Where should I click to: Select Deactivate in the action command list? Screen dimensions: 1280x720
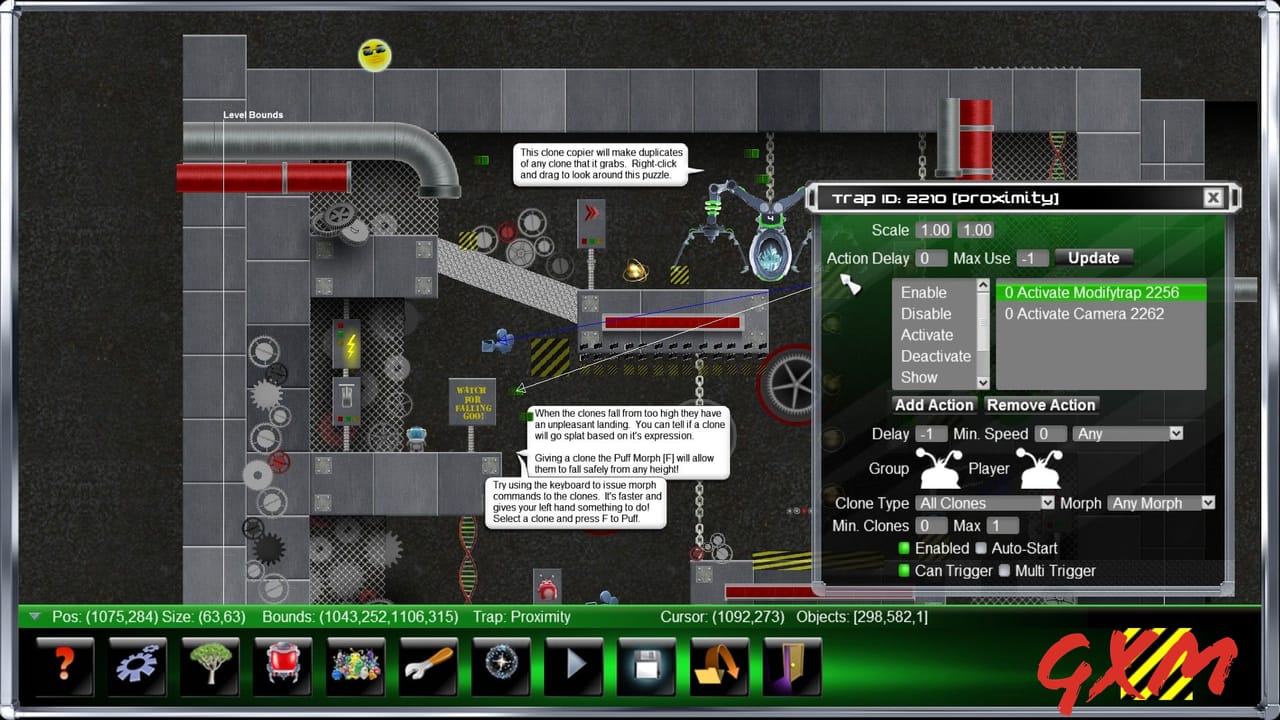(x=936, y=356)
